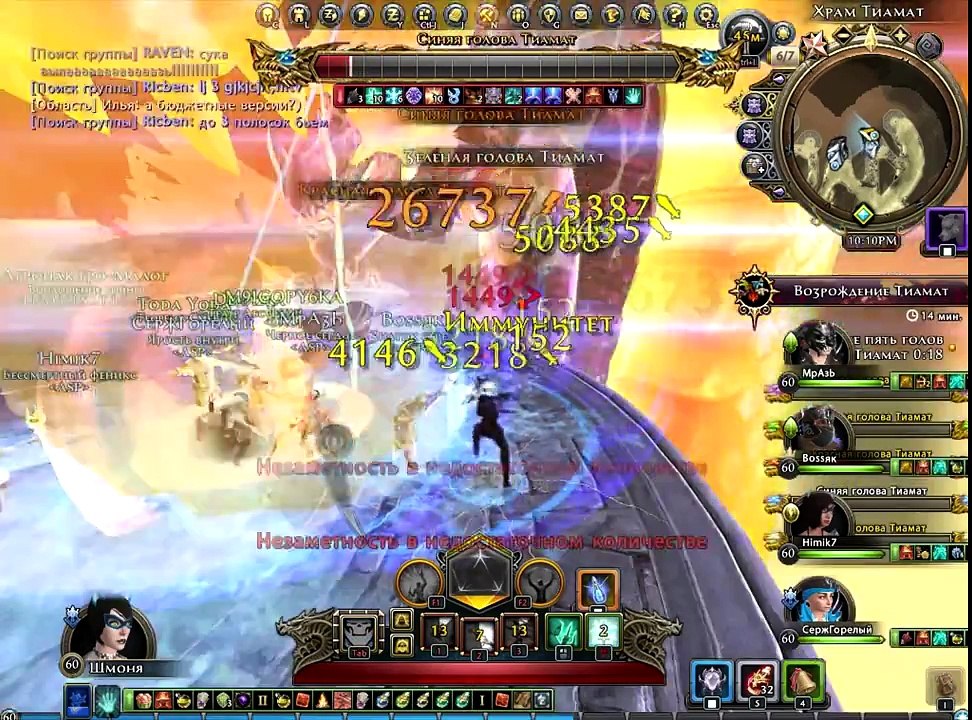Click the compass event icon beside Возрождение Тиамат
This screenshot has height=720, width=972.
[753, 291]
